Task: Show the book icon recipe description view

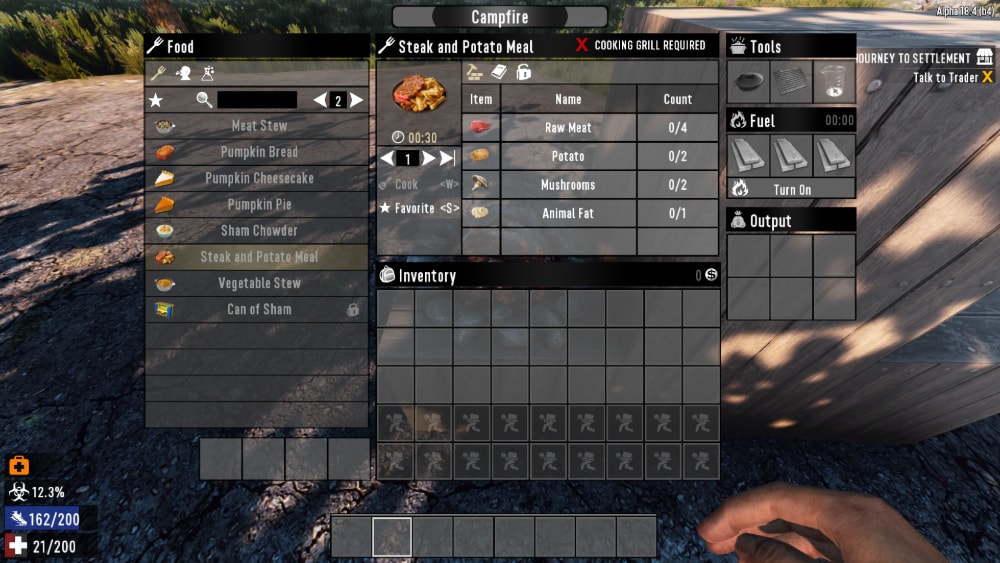Action: [499, 72]
